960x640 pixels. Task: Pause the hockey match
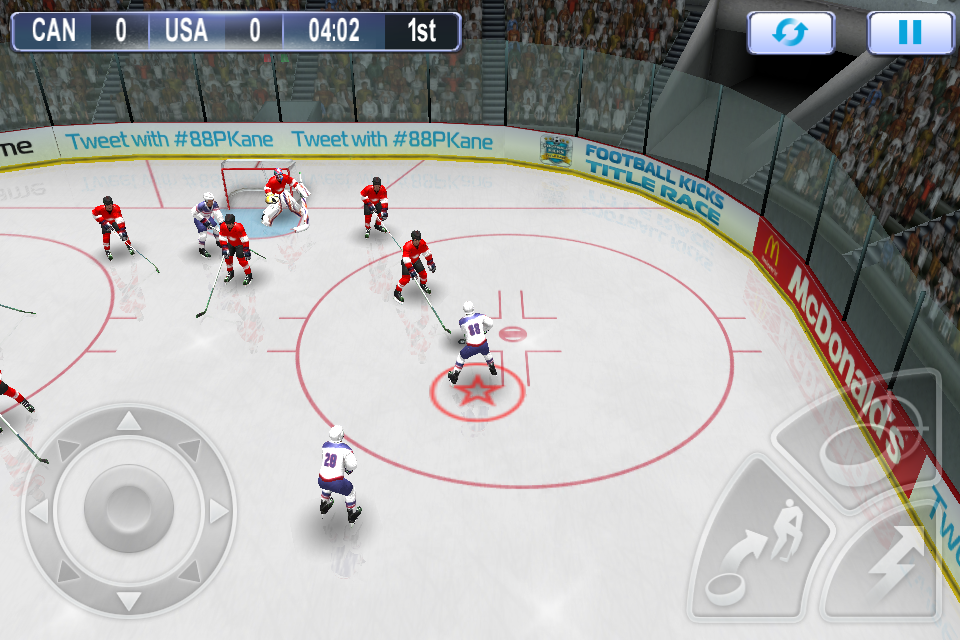910,33
